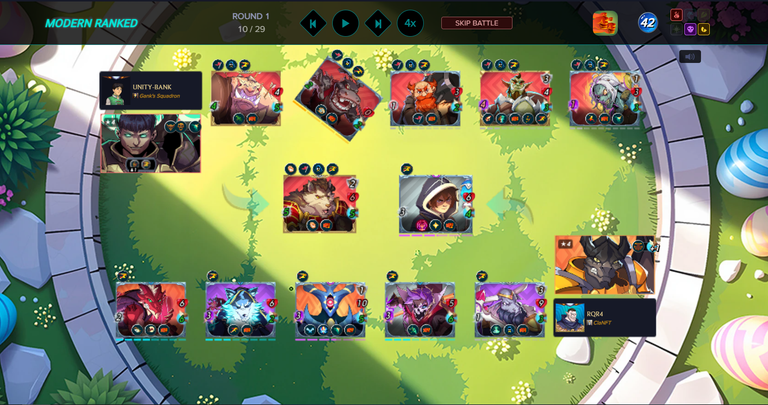Toggle the 4x playback speed
This screenshot has height=405, width=768.
410,23
